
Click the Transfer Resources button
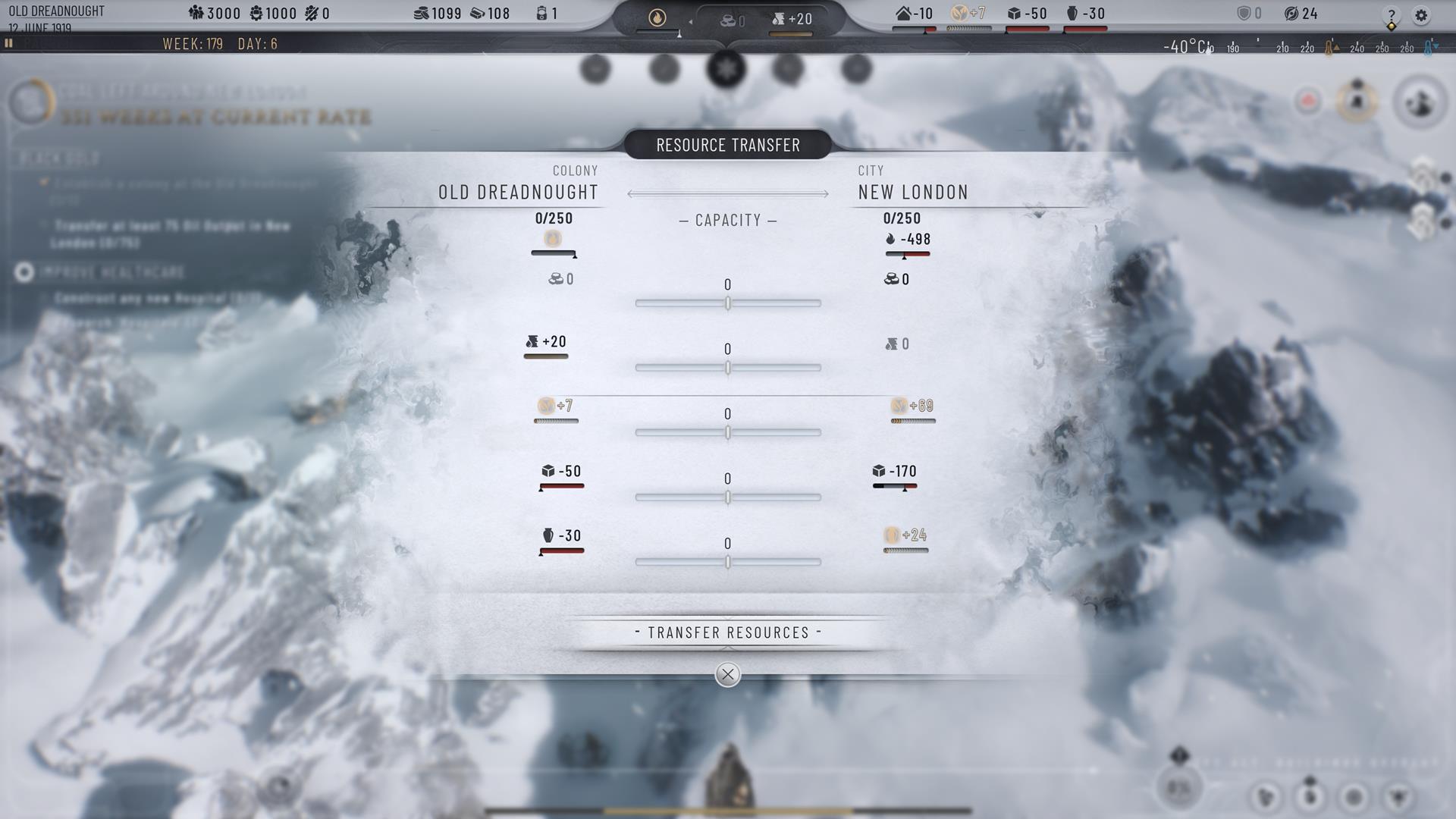pos(728,632)
